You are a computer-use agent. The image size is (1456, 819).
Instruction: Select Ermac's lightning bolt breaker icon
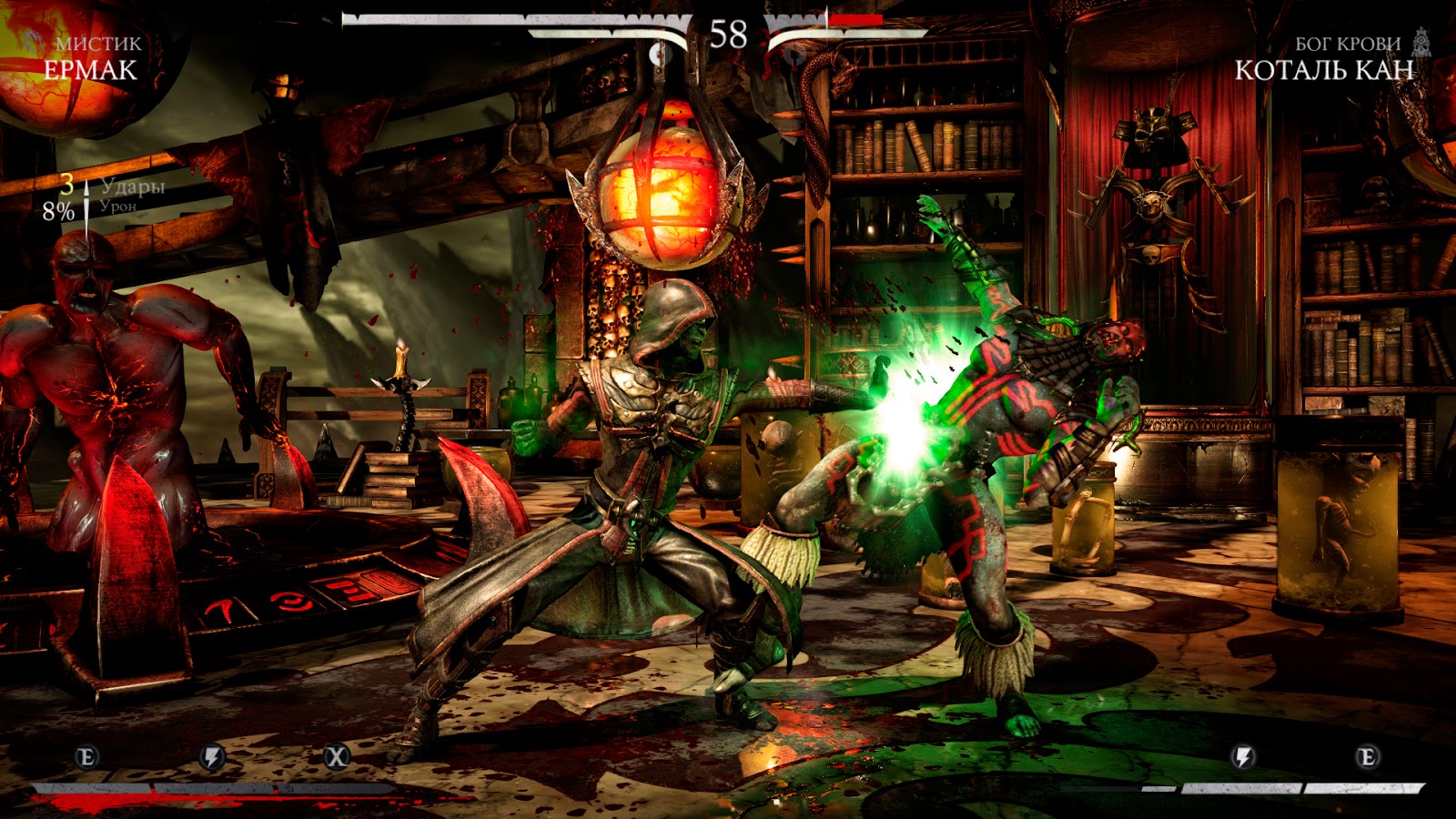[212, 756]
